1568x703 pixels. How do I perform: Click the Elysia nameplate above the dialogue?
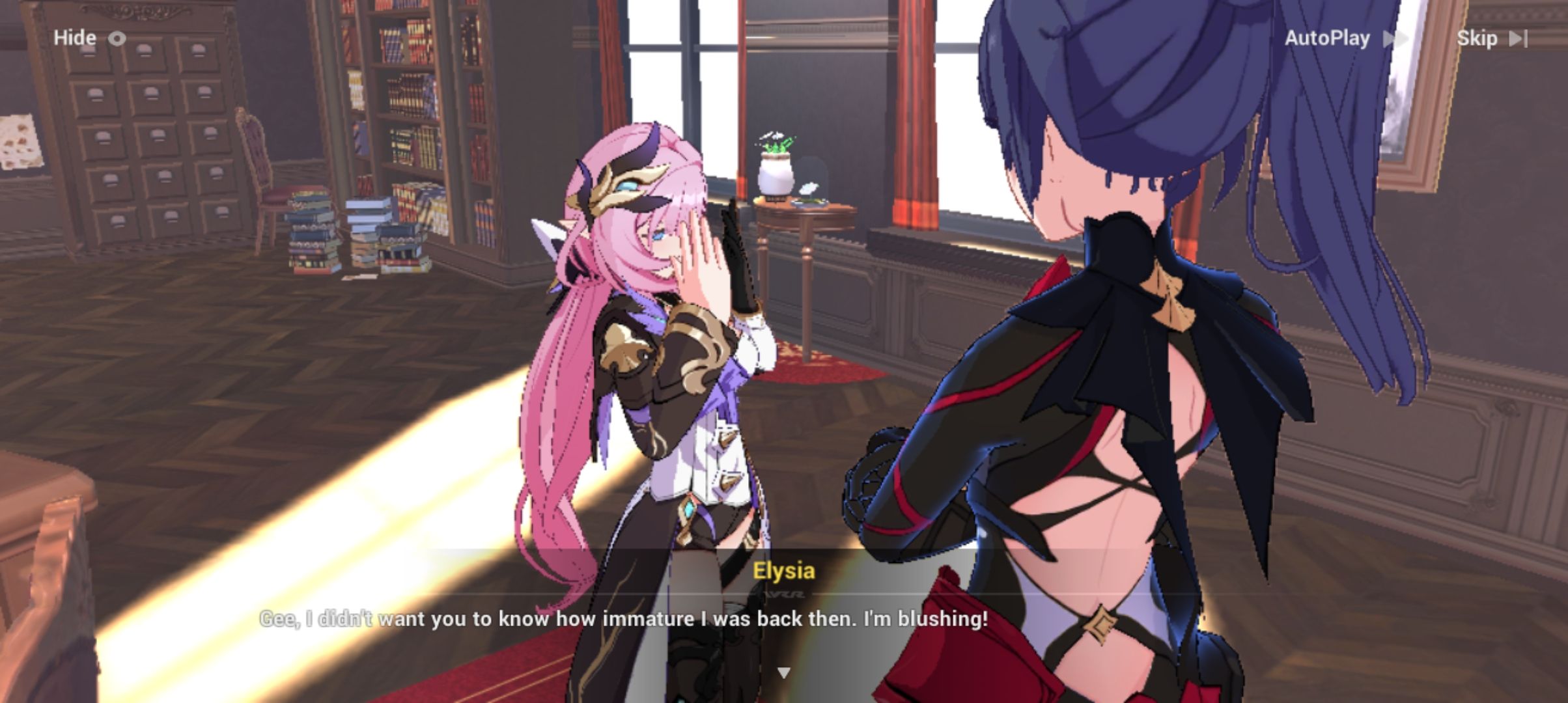784,572
